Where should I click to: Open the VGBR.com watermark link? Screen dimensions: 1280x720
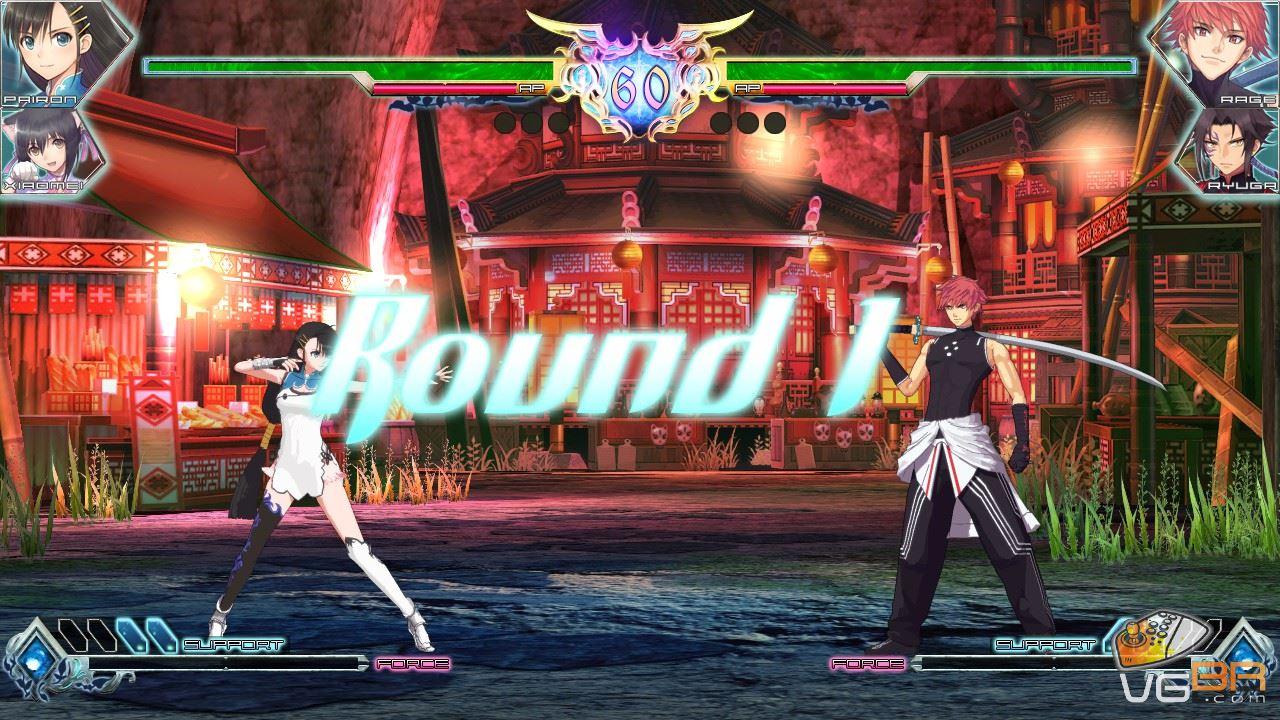(x=1196, y=683)
